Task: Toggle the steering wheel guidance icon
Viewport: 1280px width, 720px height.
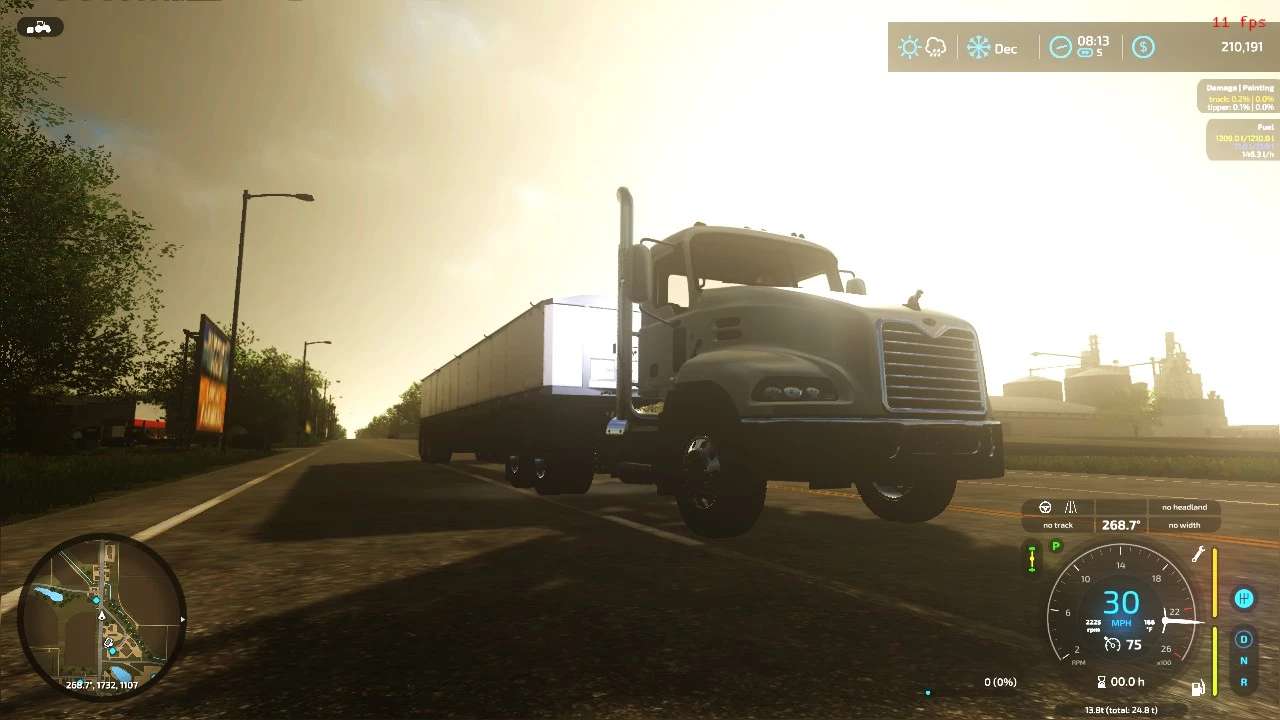Action: coord(1046,507)
